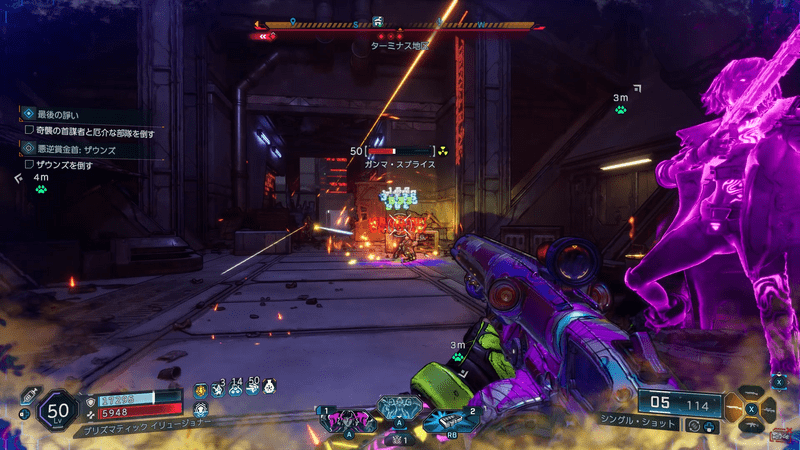
Task: Click the buff icon with stack 50
Action: click(x=252, y=389)
